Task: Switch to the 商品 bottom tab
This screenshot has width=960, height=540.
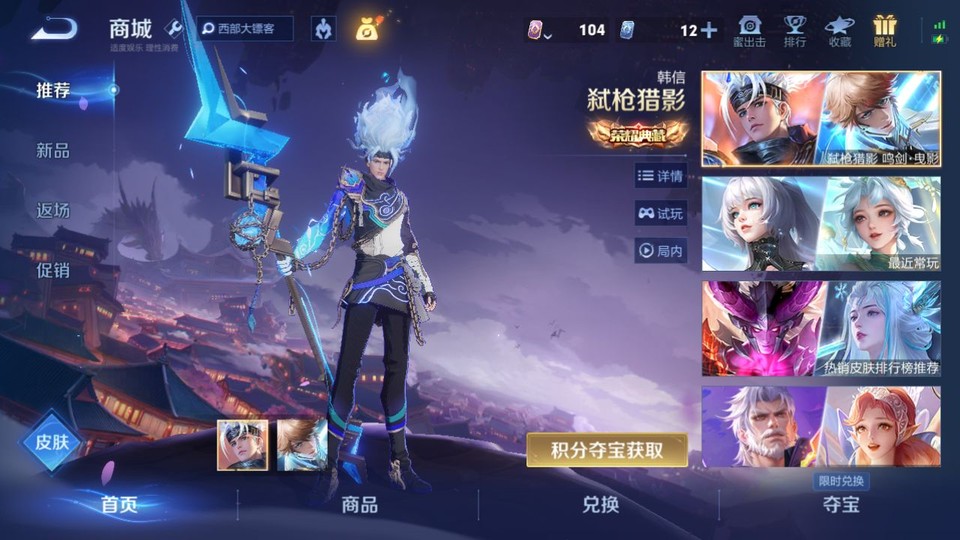Action: [x=359, y=505]
